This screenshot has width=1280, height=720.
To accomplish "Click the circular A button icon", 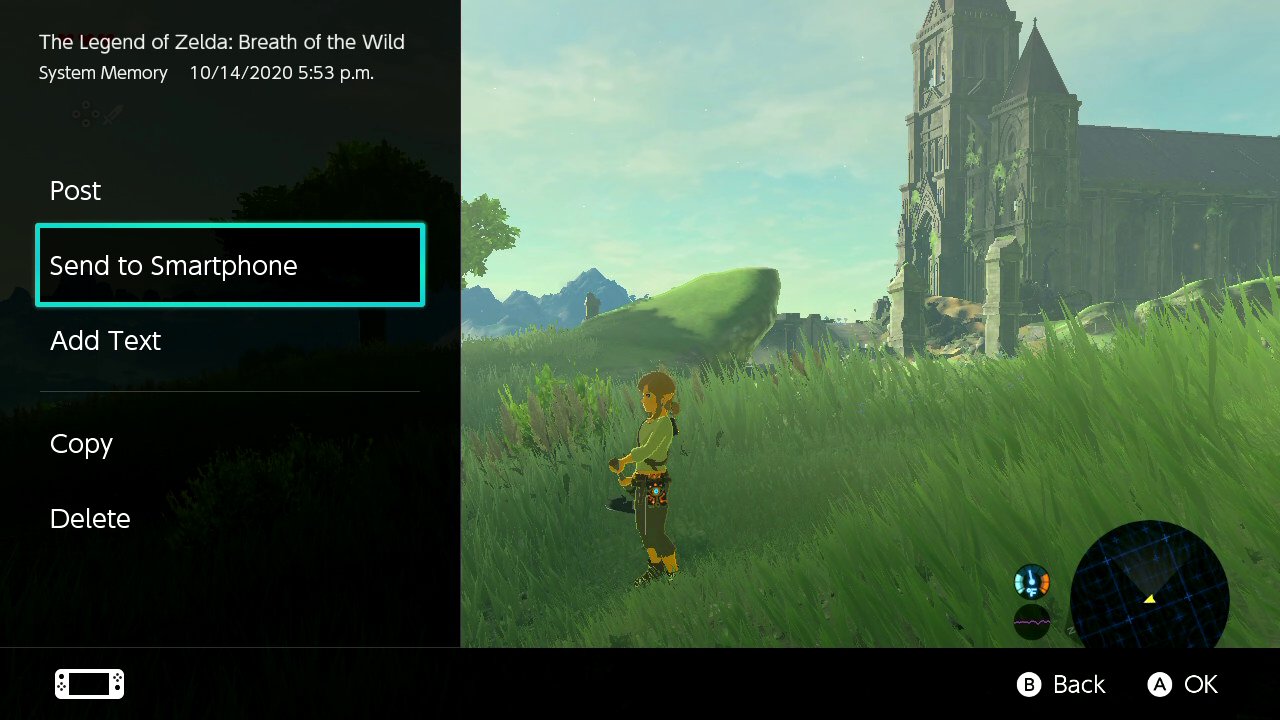I will pyautogui.click(x=1160, y=685).
